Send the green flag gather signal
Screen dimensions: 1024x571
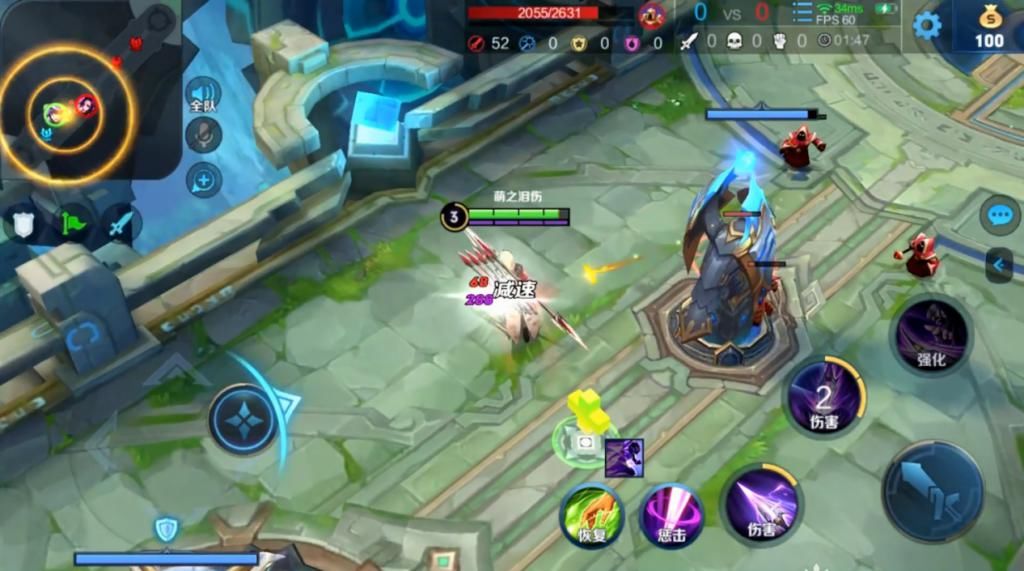pos(72,222)
